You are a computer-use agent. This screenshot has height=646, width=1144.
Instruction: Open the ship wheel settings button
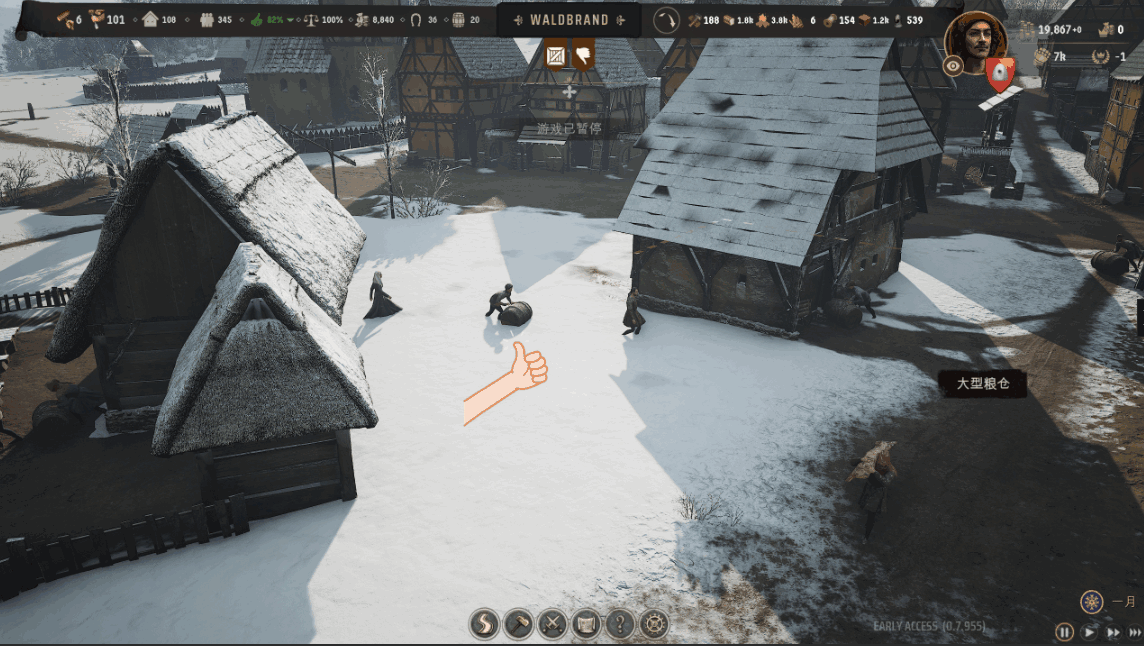654,625
